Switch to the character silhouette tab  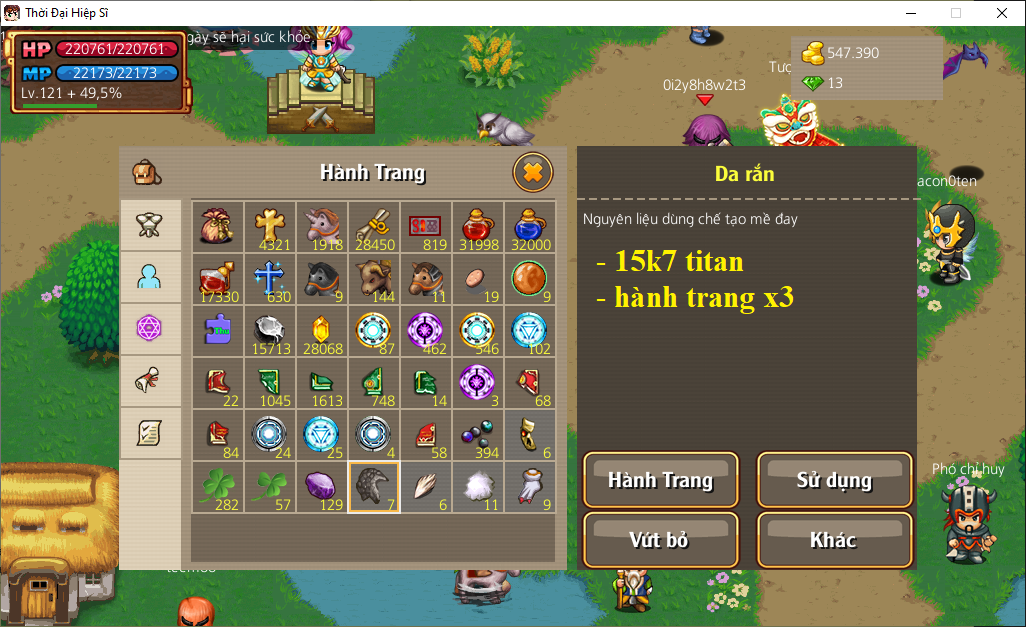150,277
